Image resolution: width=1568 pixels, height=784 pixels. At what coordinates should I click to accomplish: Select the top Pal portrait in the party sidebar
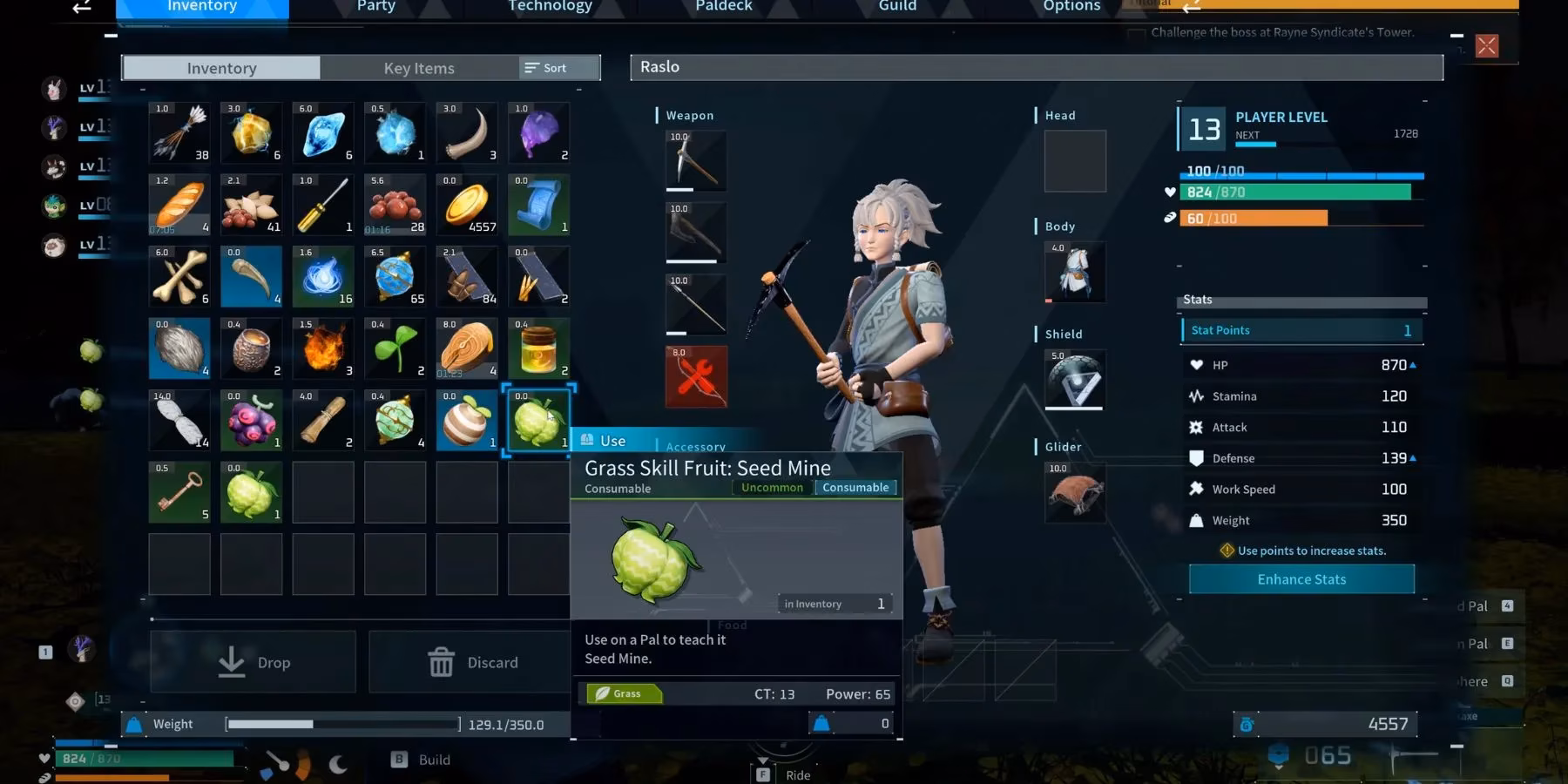tap(54, 88)
